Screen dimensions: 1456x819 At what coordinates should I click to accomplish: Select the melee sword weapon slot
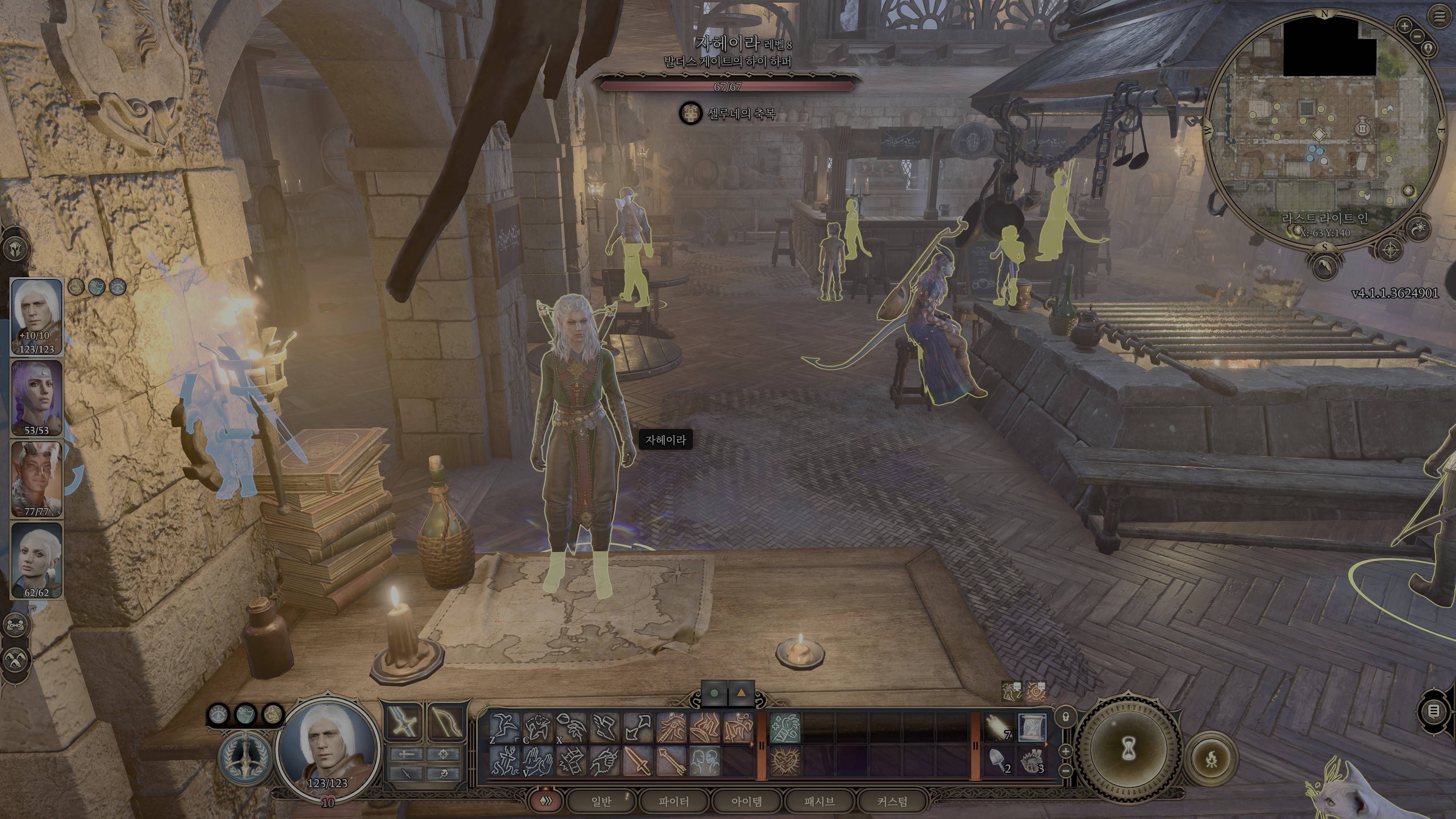click(x=403, y=722)
